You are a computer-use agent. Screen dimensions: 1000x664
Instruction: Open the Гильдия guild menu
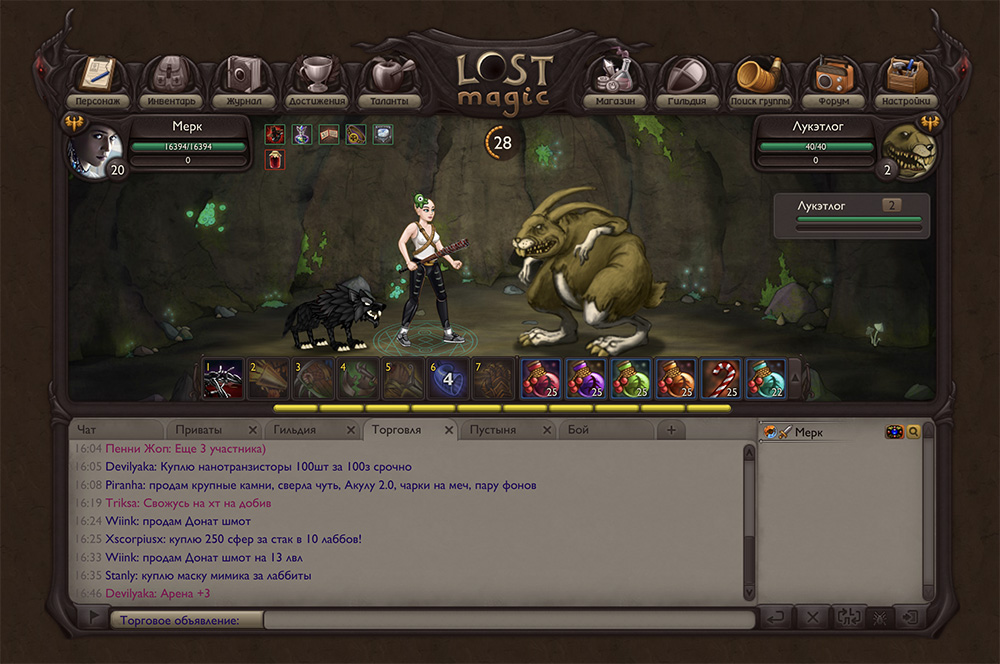[x=687, y=80]
